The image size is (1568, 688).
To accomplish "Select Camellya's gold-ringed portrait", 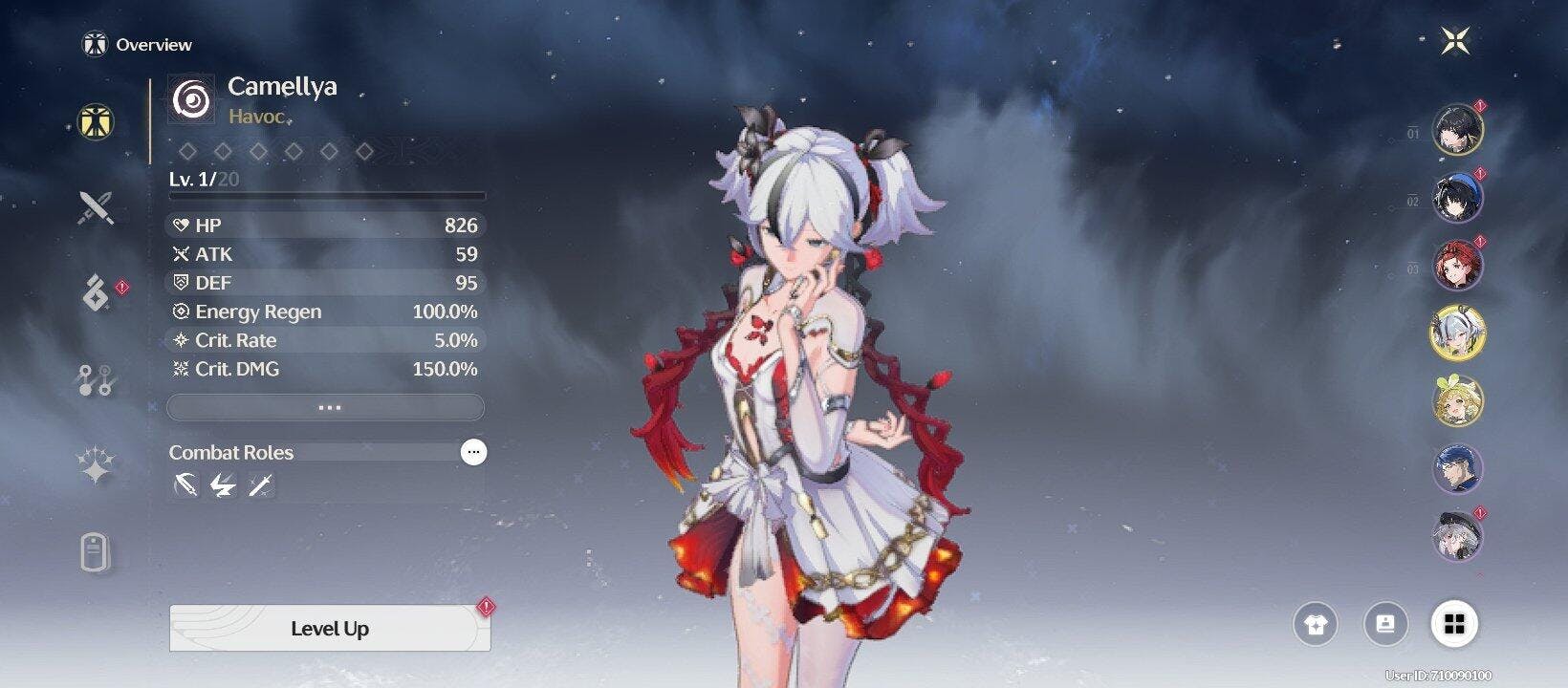I will 1457,333.
